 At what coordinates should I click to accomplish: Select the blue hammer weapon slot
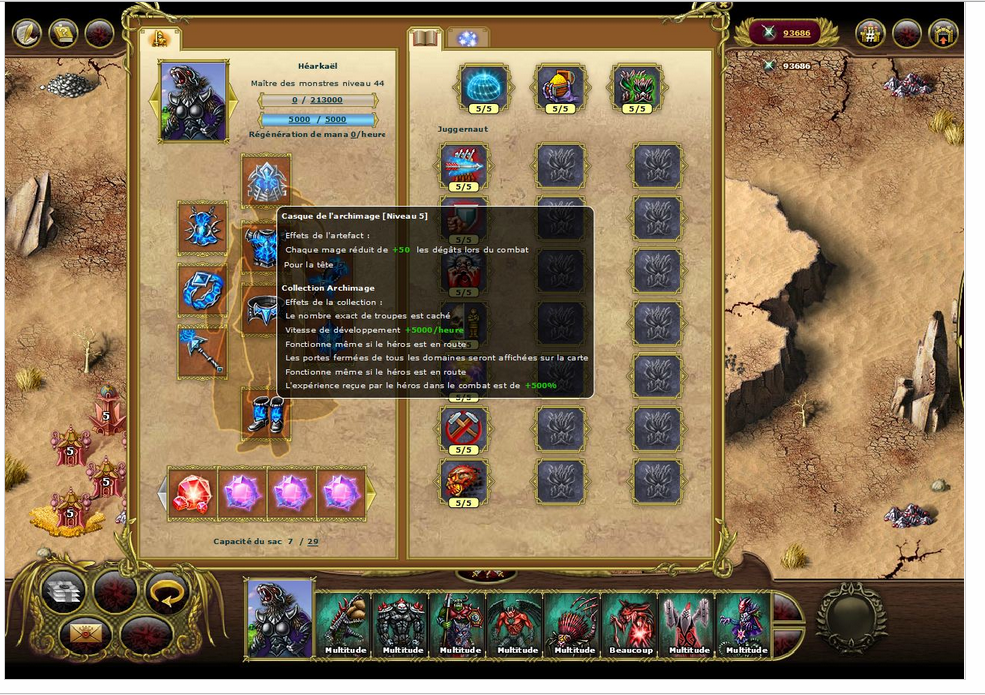(203, 352)
